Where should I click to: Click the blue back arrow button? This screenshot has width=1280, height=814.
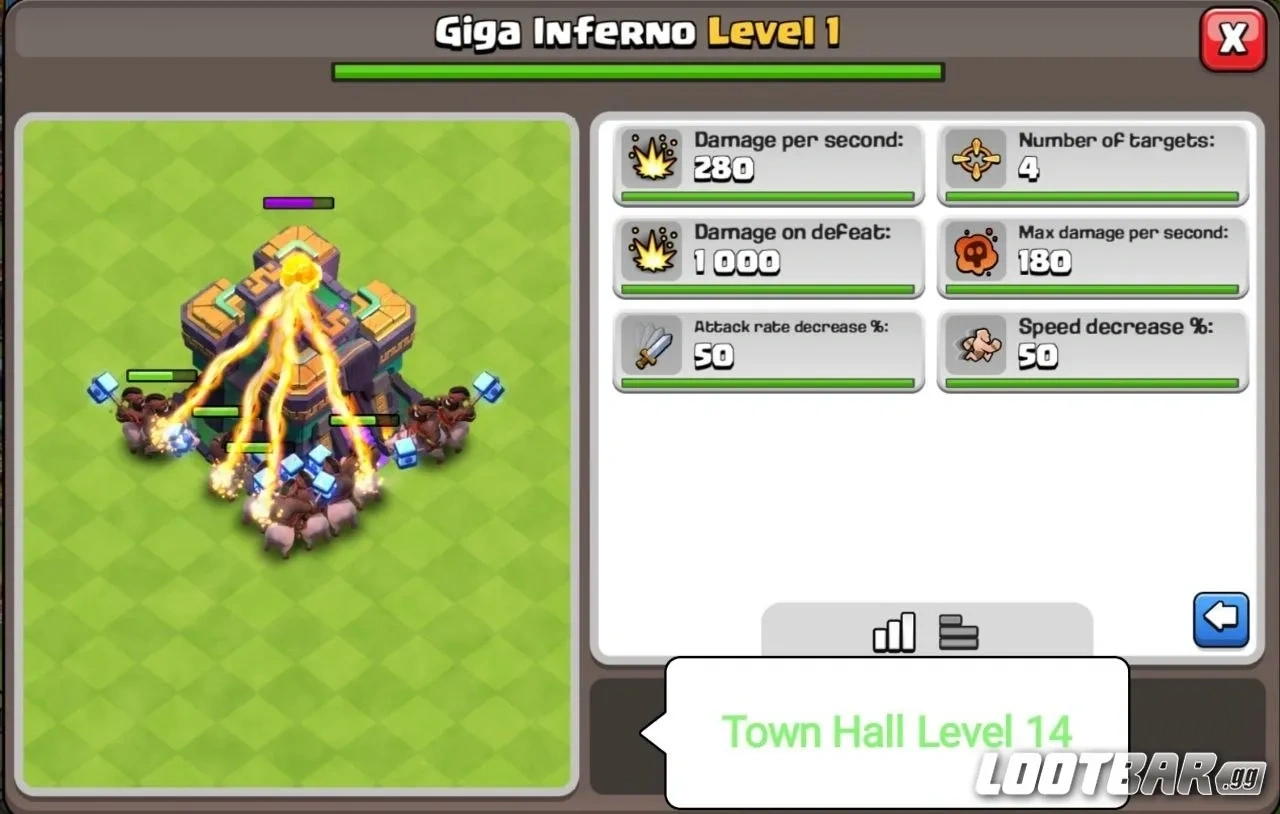click(1220, 618)
